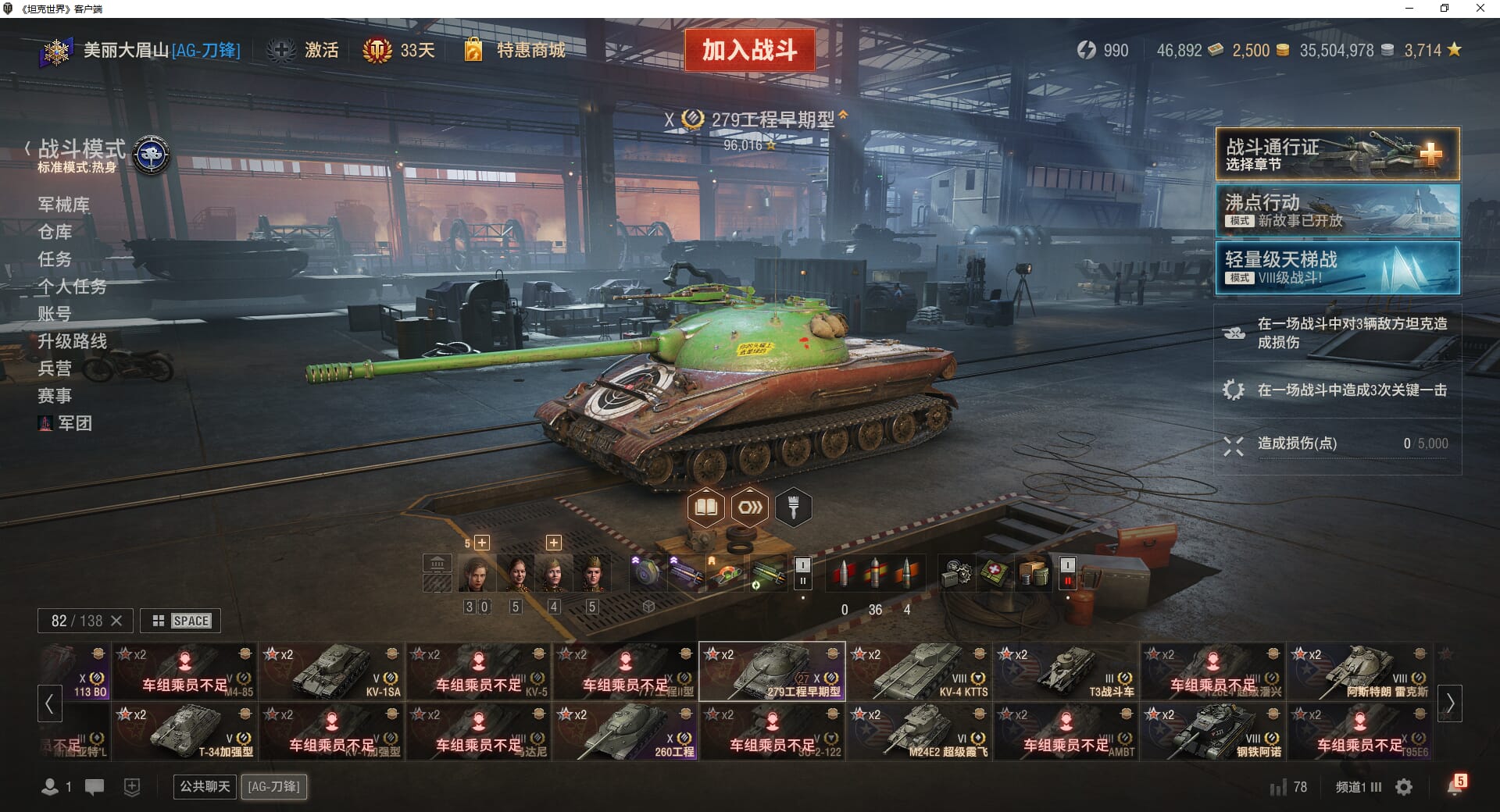This screenshot has height=812, width=1500.
Task: Close the game client window
Action: [x=1480, y=9]
